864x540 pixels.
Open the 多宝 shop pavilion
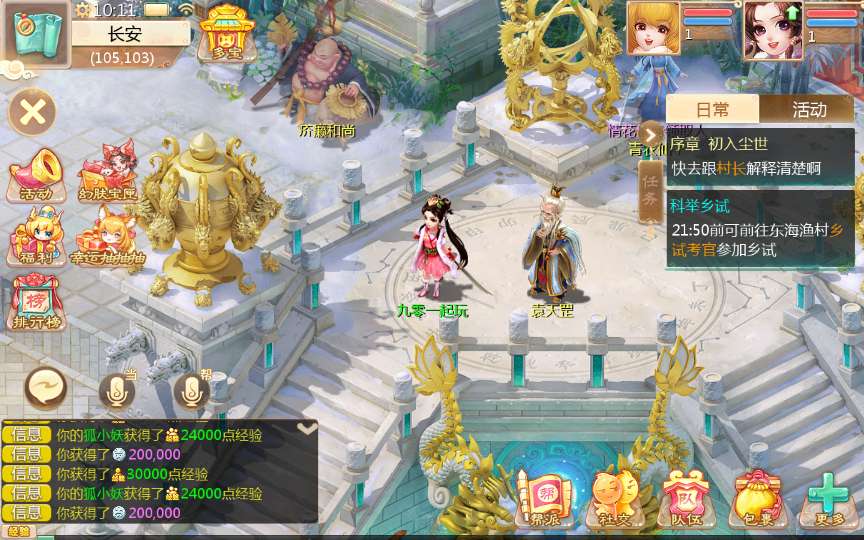pos(227,32)
